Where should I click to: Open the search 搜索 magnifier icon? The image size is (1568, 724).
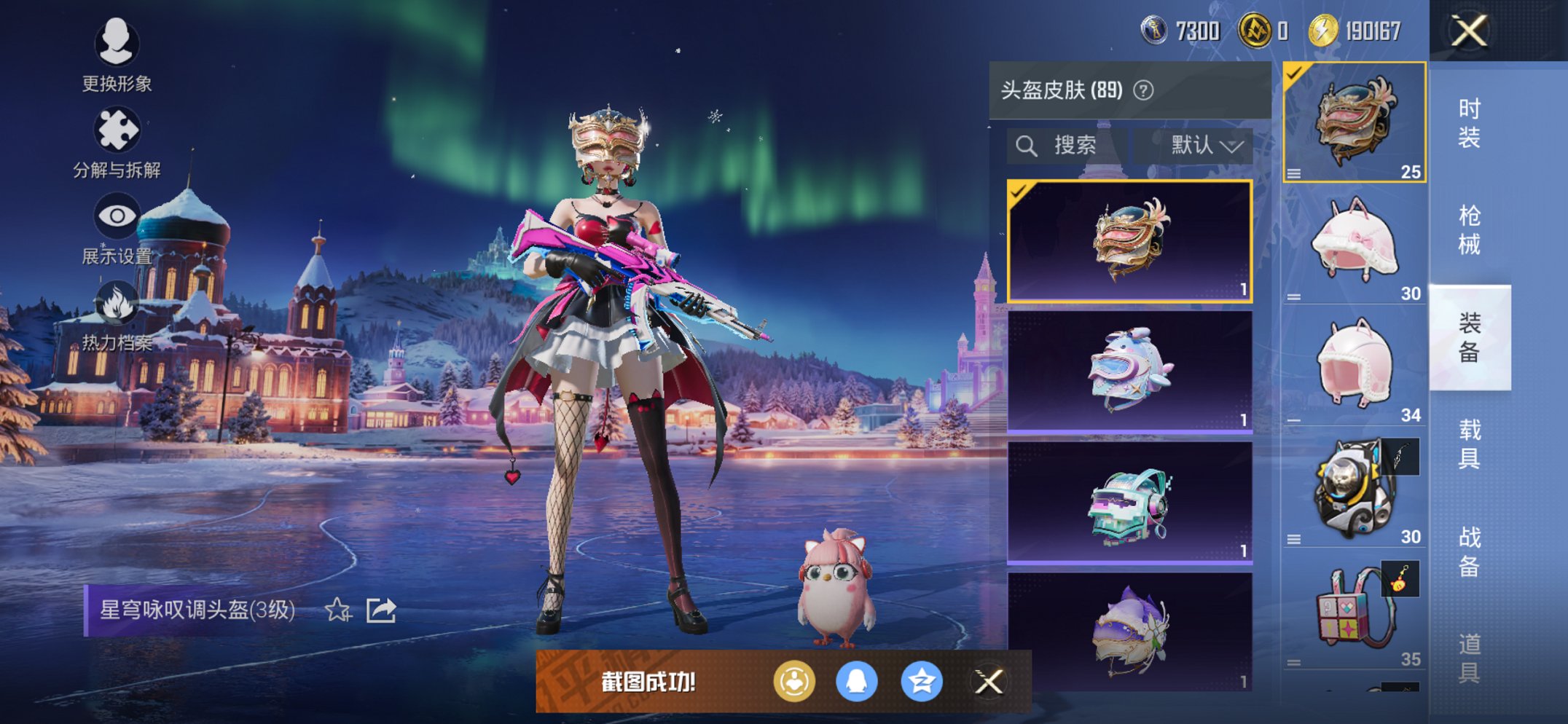pos(1027,144)
